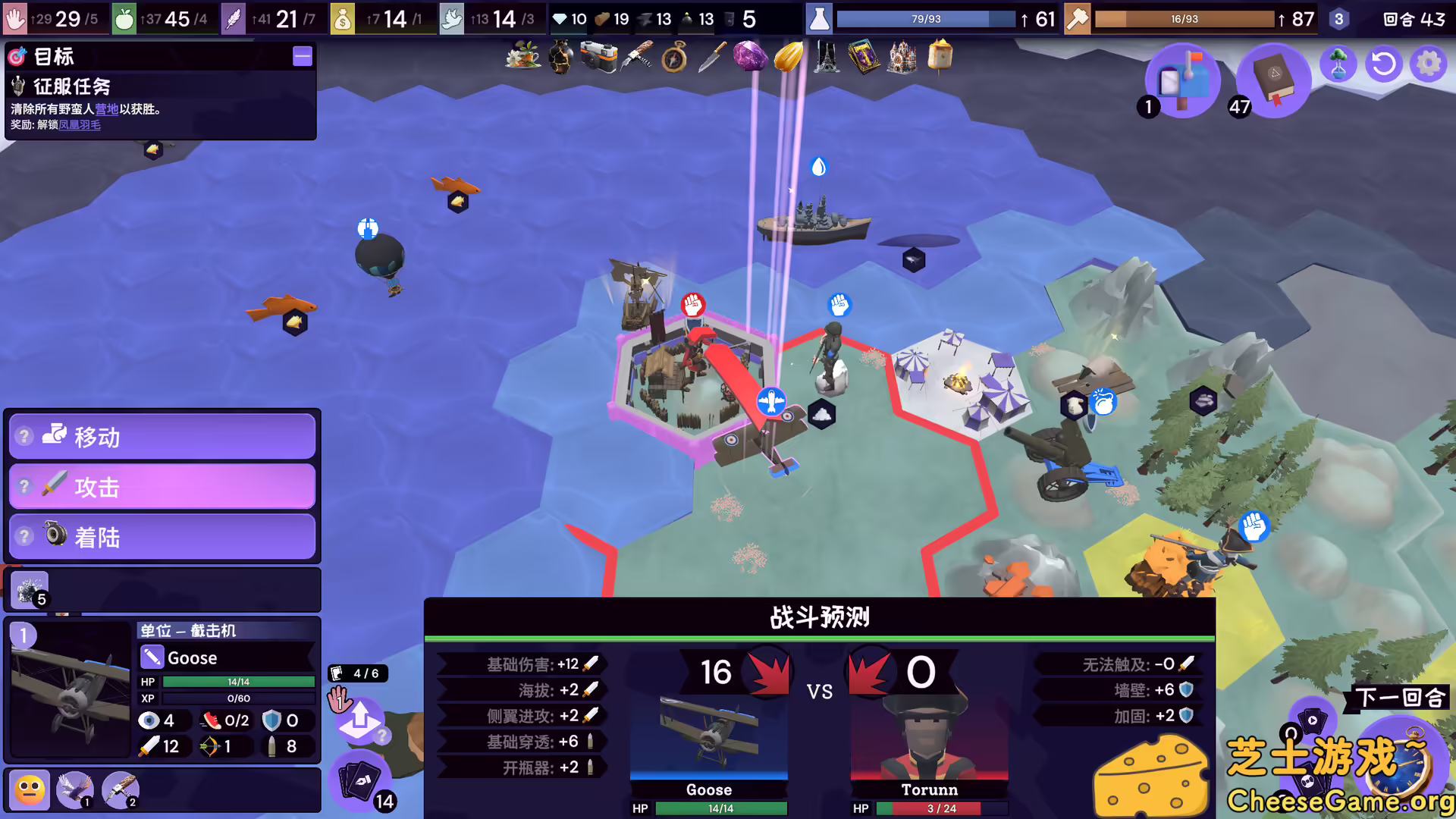Select the 移动 move action
Image resolution: width=1456 pixels, height=819 pixels.
click(162, 436)
